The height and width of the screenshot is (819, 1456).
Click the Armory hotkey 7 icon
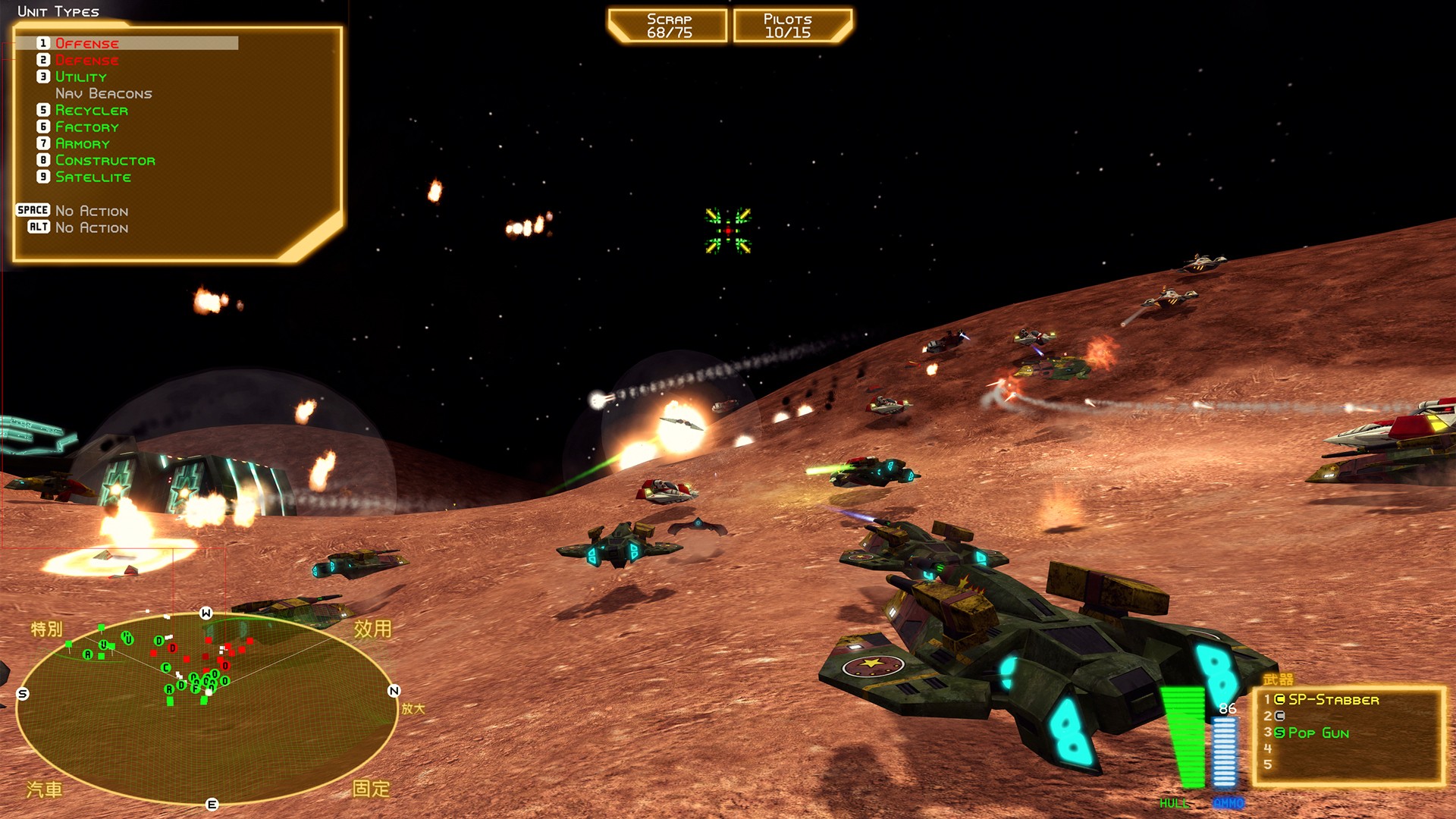pos(44,143)
